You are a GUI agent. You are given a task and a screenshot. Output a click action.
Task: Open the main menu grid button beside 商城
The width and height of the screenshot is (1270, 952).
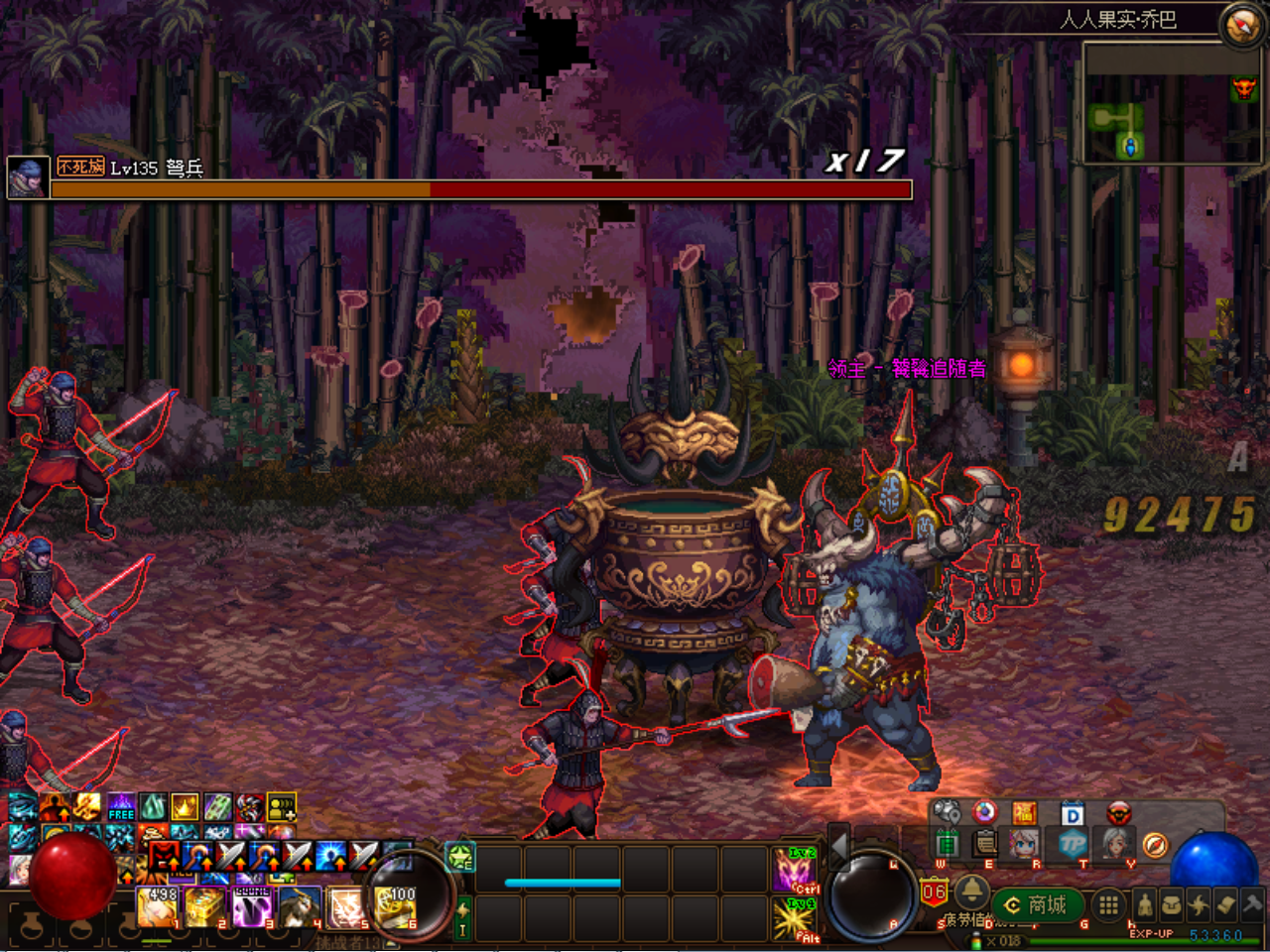1107,903
